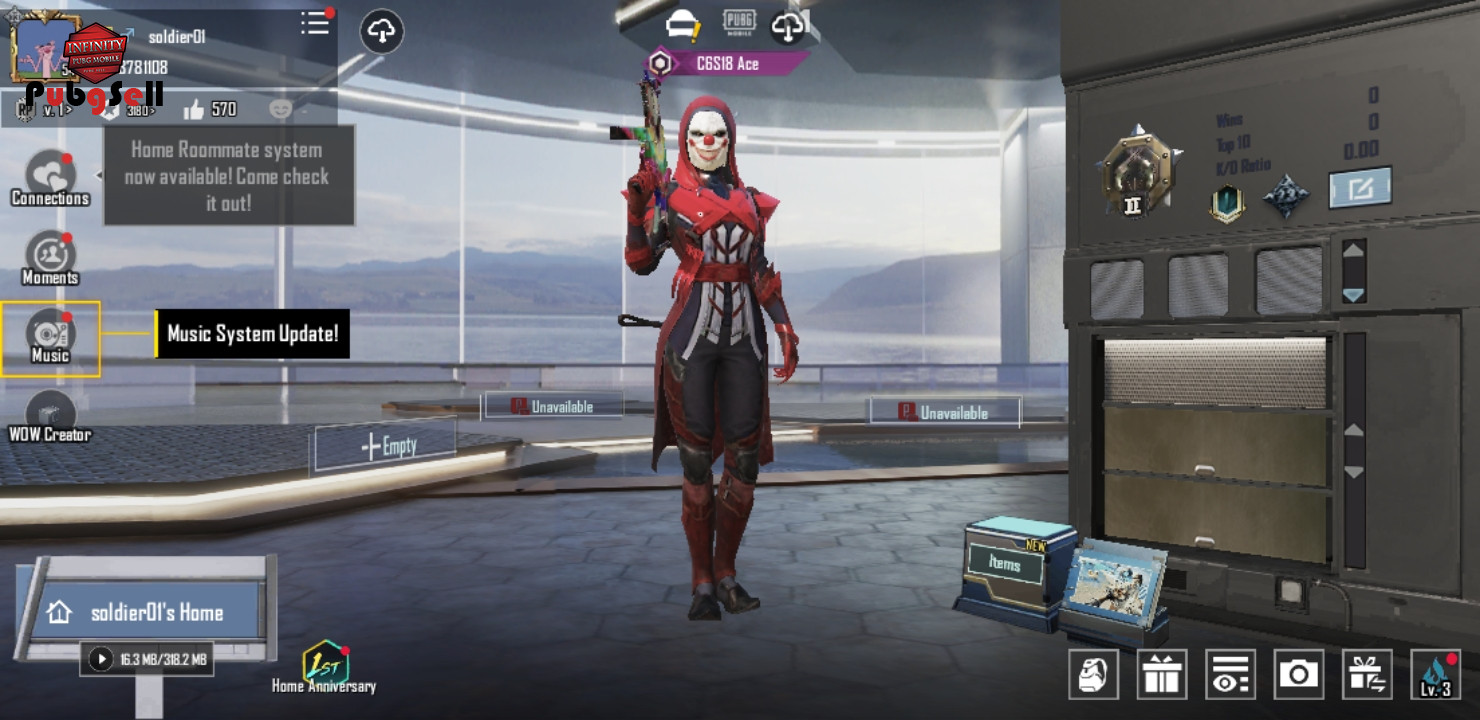Open the backpack inventory icon

[1093, 674]
